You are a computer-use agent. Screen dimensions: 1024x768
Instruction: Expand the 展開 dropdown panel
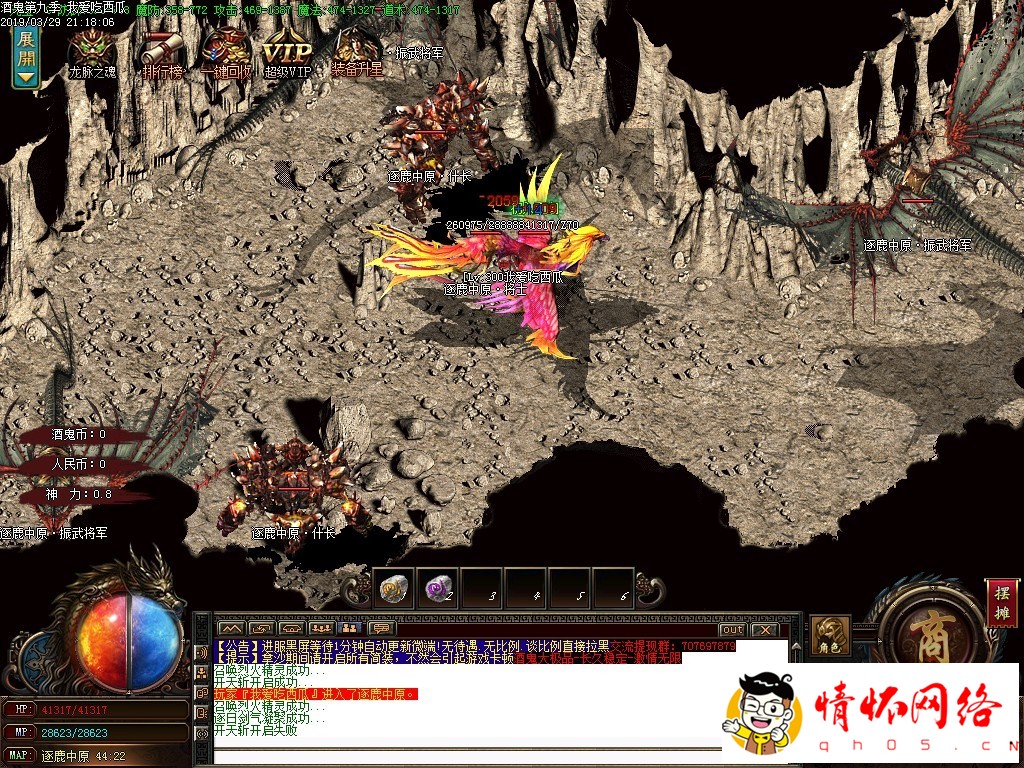[25, 56]
